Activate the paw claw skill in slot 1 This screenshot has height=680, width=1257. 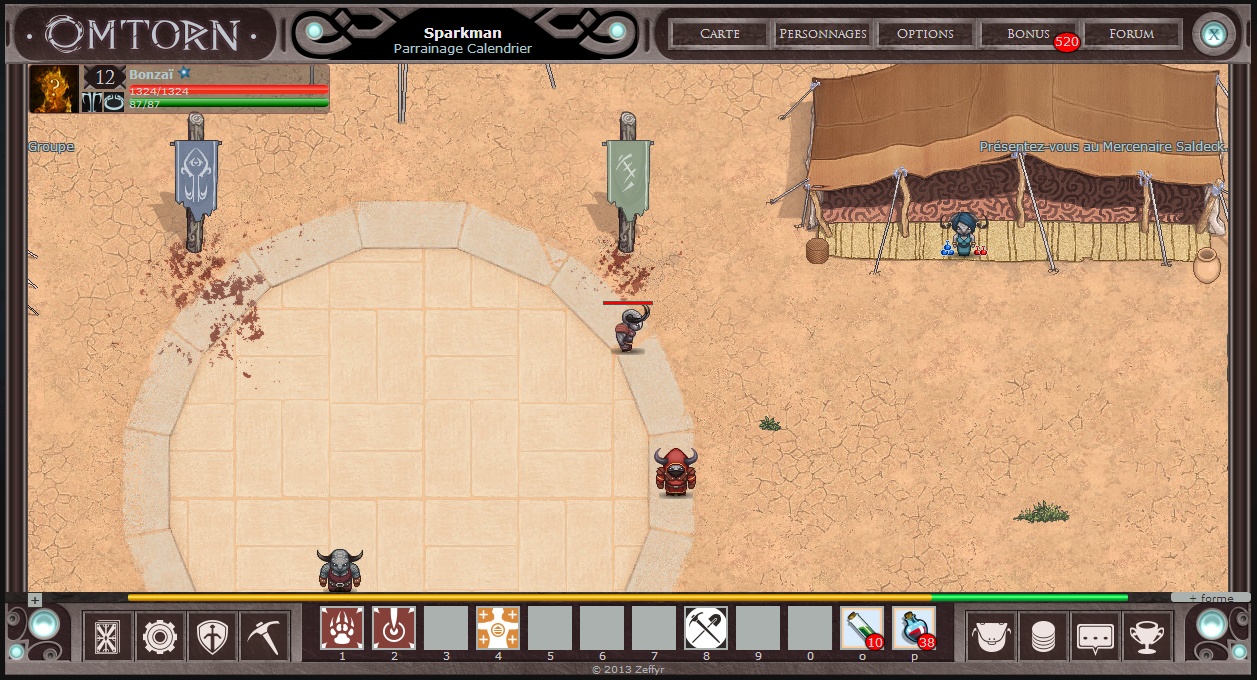click(x=342, y=628)
